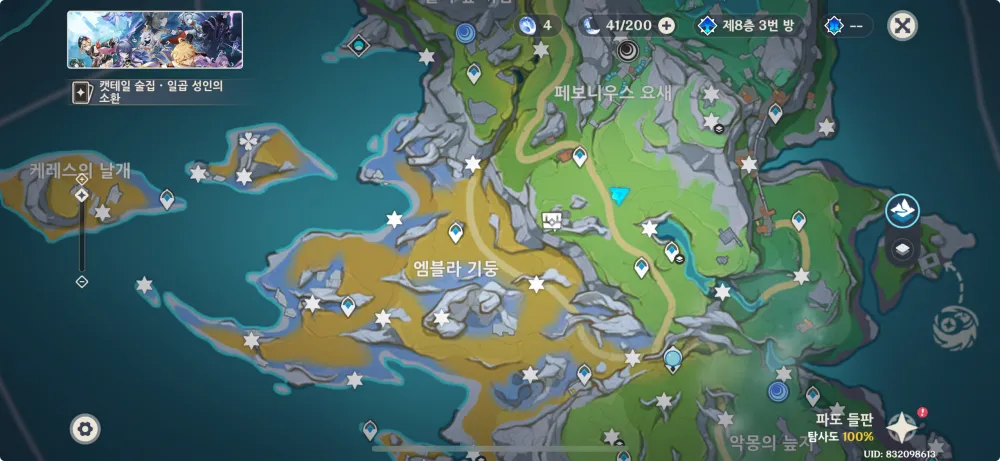
Task: Select the waypoint on 케레스의 날개 island
Action: 166,199
